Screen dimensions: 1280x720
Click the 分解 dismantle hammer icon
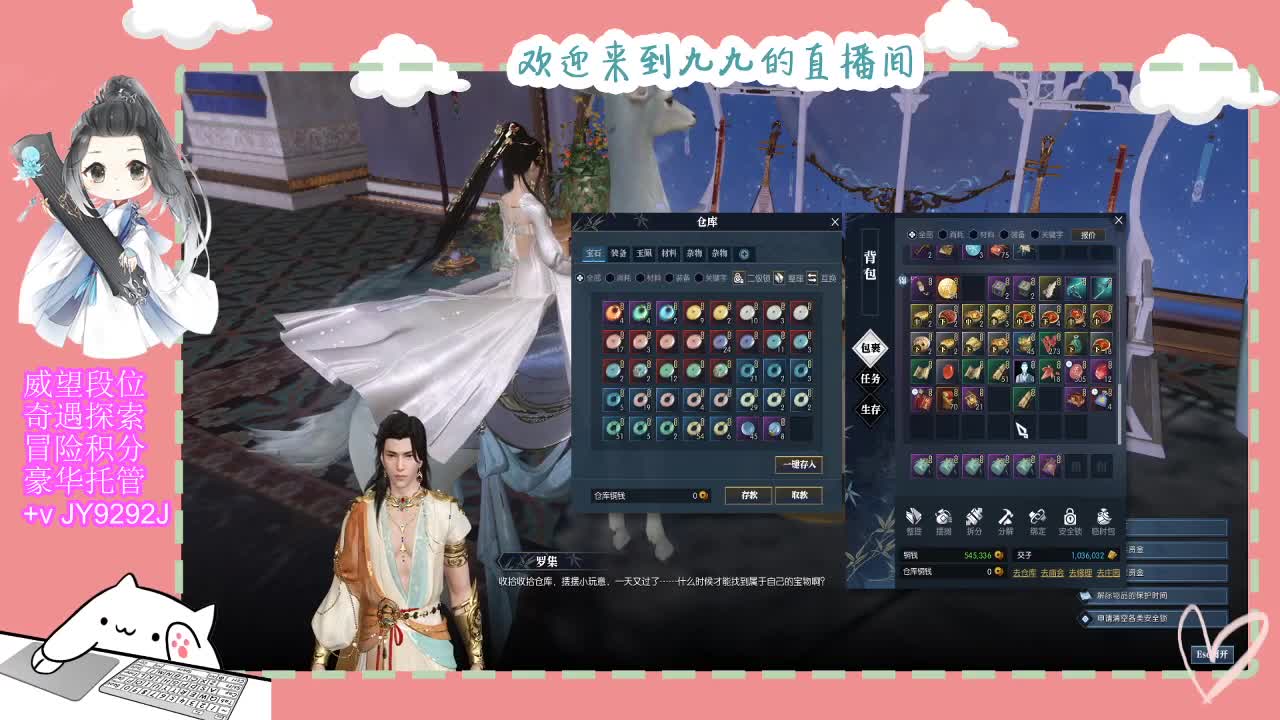(1005, 518)
